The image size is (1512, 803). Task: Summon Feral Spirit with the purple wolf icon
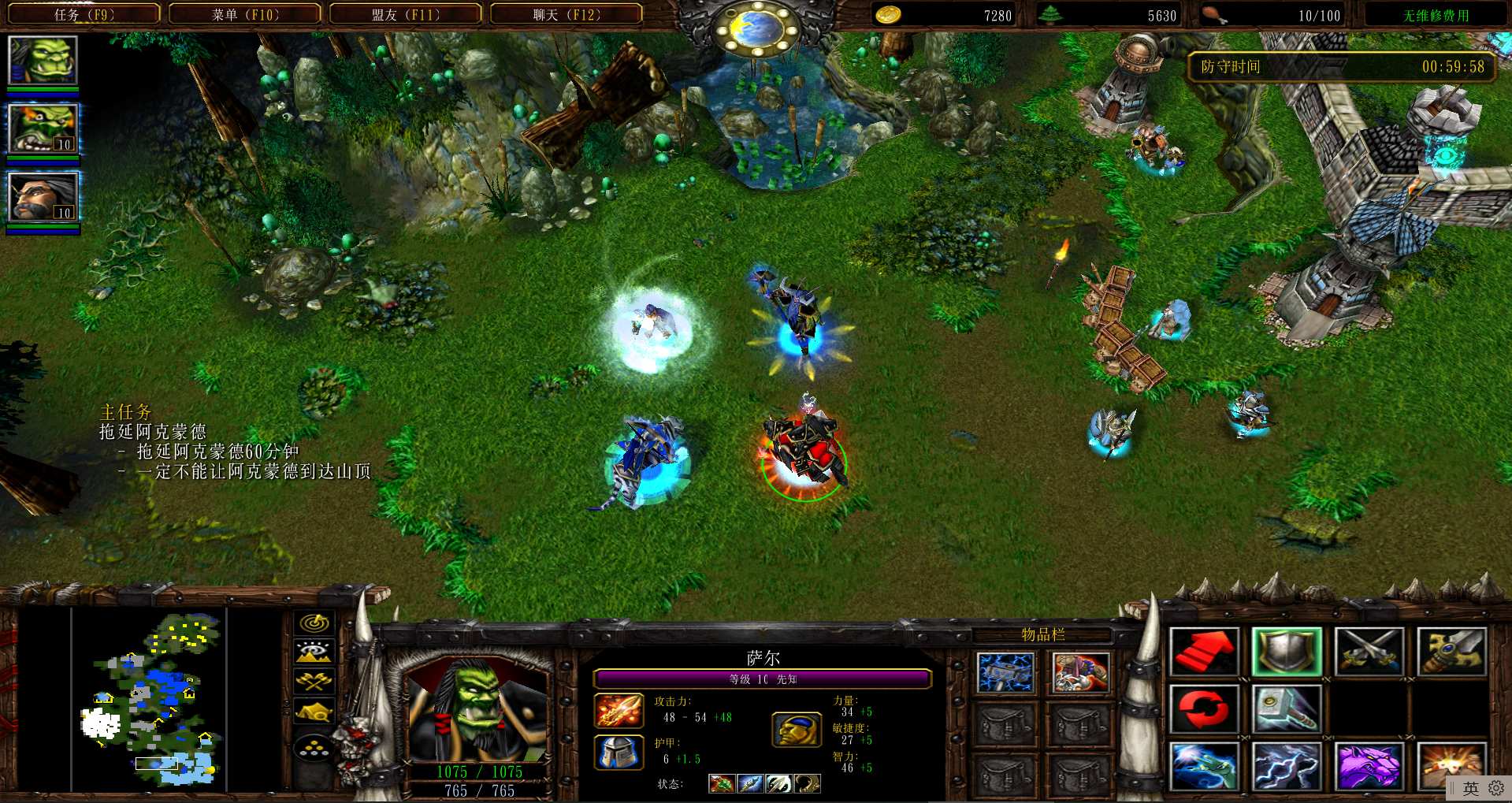(x=1369, y=766)
